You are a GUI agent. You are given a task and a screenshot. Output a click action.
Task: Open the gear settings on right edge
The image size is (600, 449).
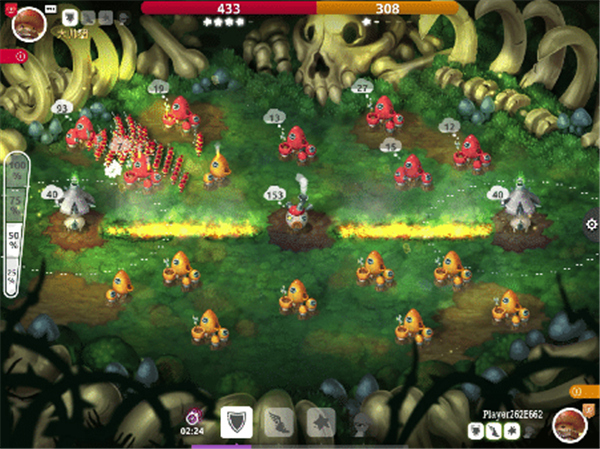[x=590, y=225]
